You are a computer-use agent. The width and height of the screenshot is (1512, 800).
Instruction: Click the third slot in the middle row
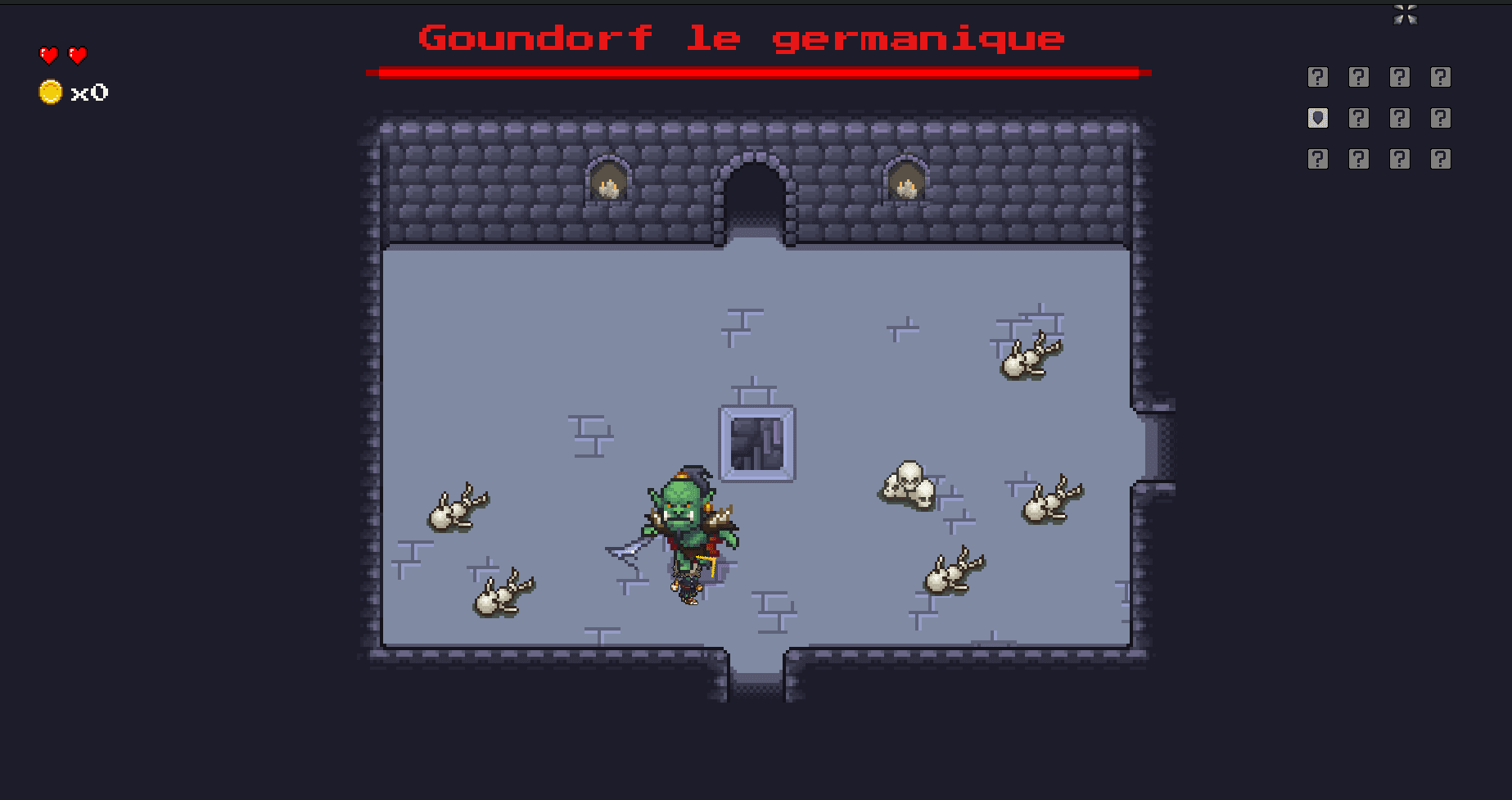(x=1400, y=117)
